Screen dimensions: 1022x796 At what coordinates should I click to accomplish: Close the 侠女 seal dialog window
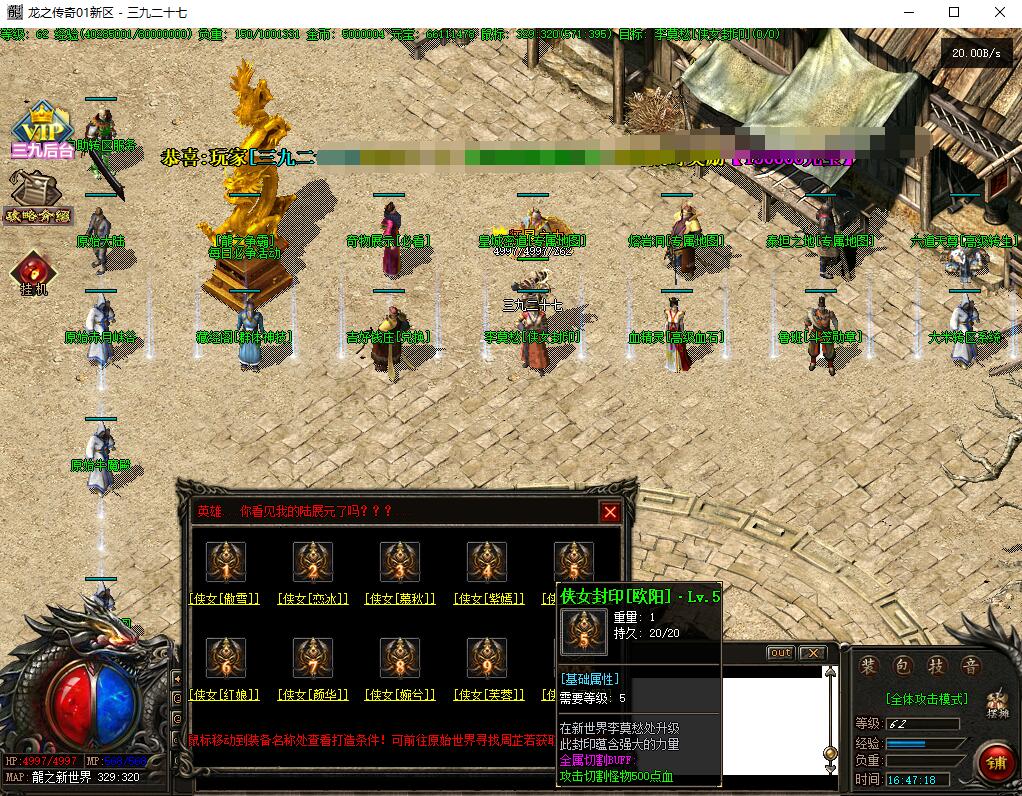click(x=610, y=513)
